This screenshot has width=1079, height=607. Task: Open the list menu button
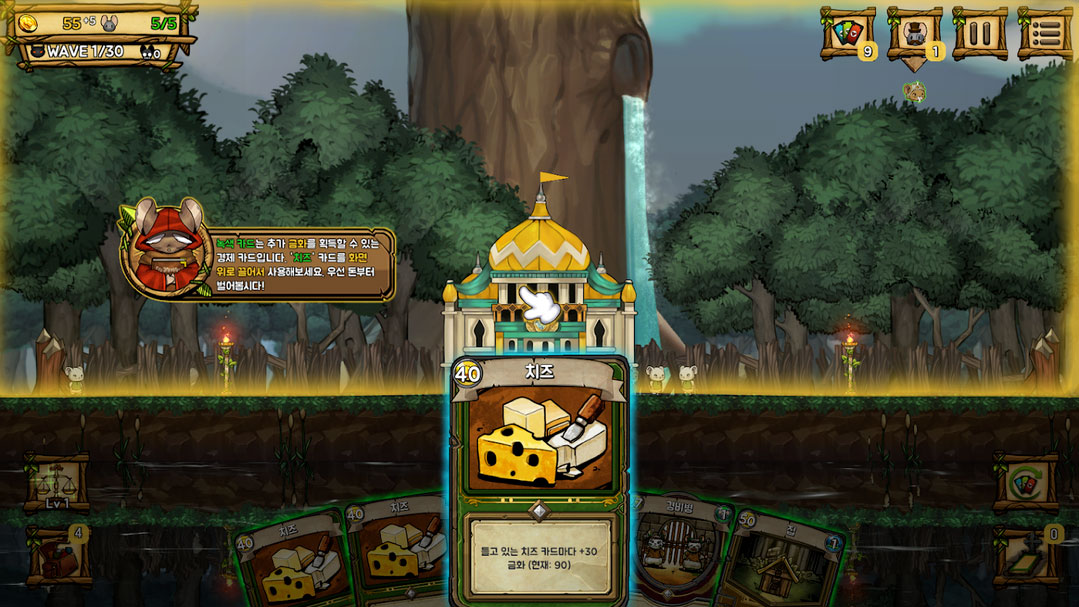click(1045, 34)
